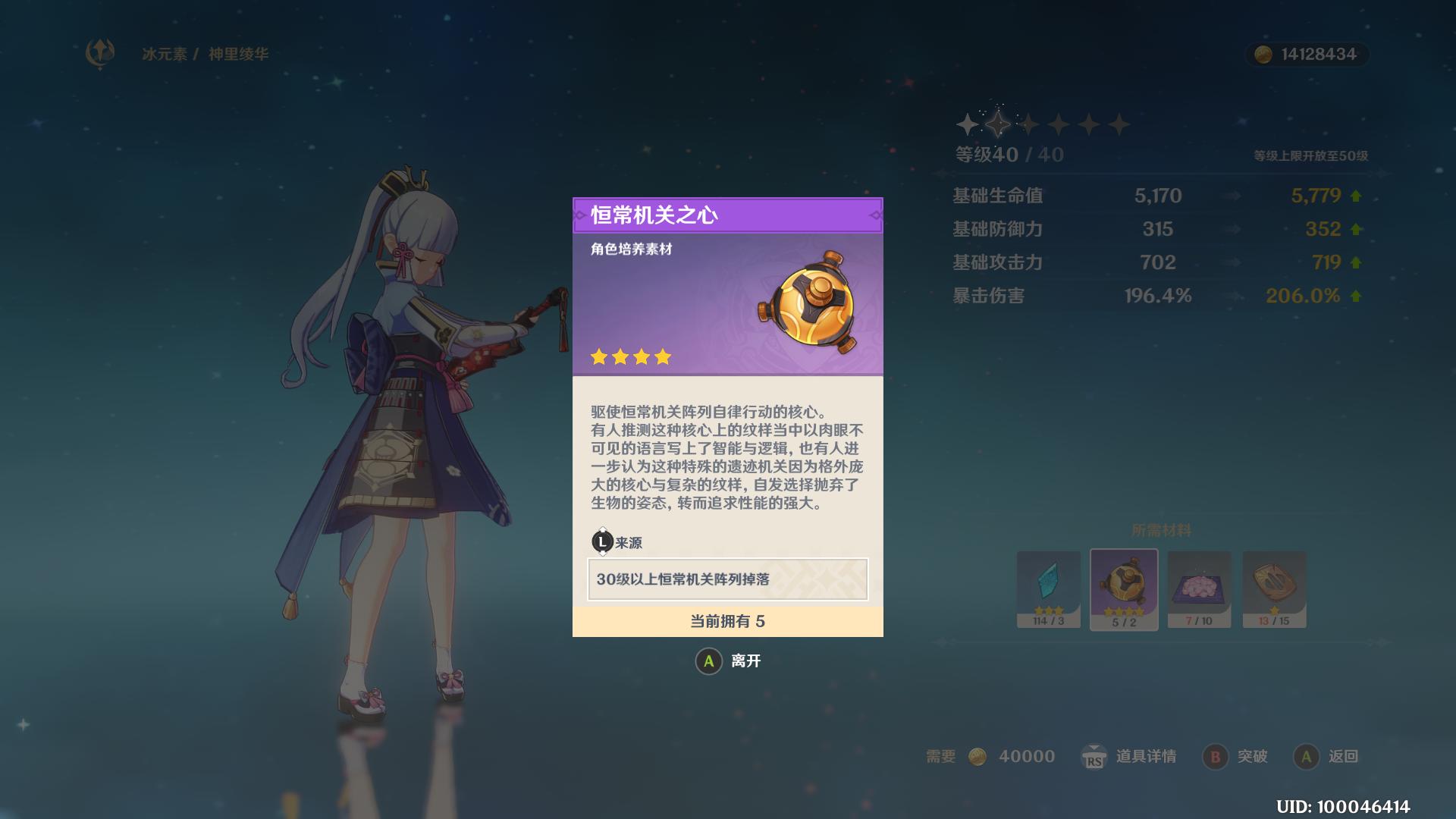Viewport: 1456px width, 819px height.
Task: Click the Mora icon next to 40000 cost
Action: point(979,756)
